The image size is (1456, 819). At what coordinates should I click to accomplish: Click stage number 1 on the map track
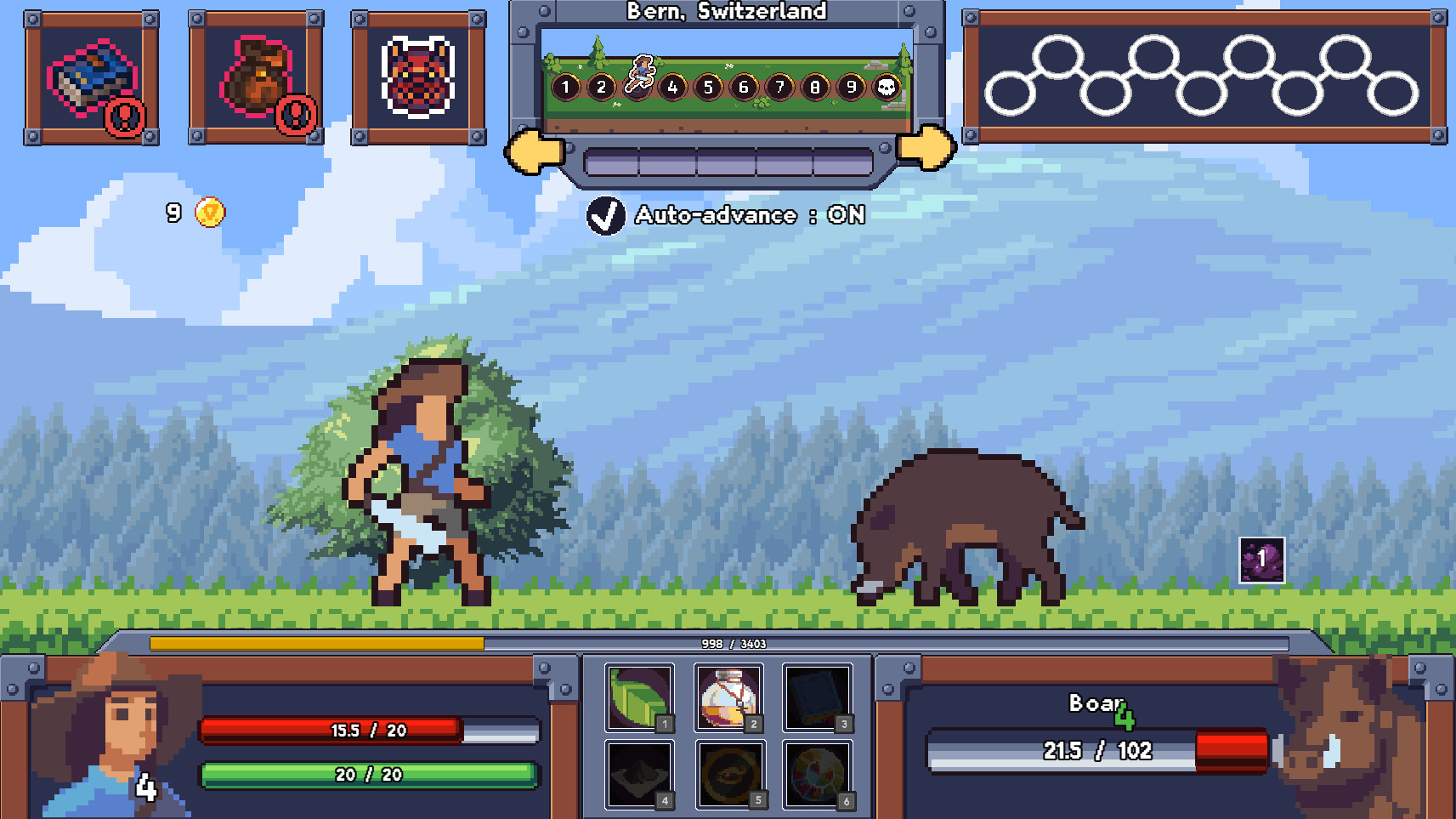click(565, 86)
